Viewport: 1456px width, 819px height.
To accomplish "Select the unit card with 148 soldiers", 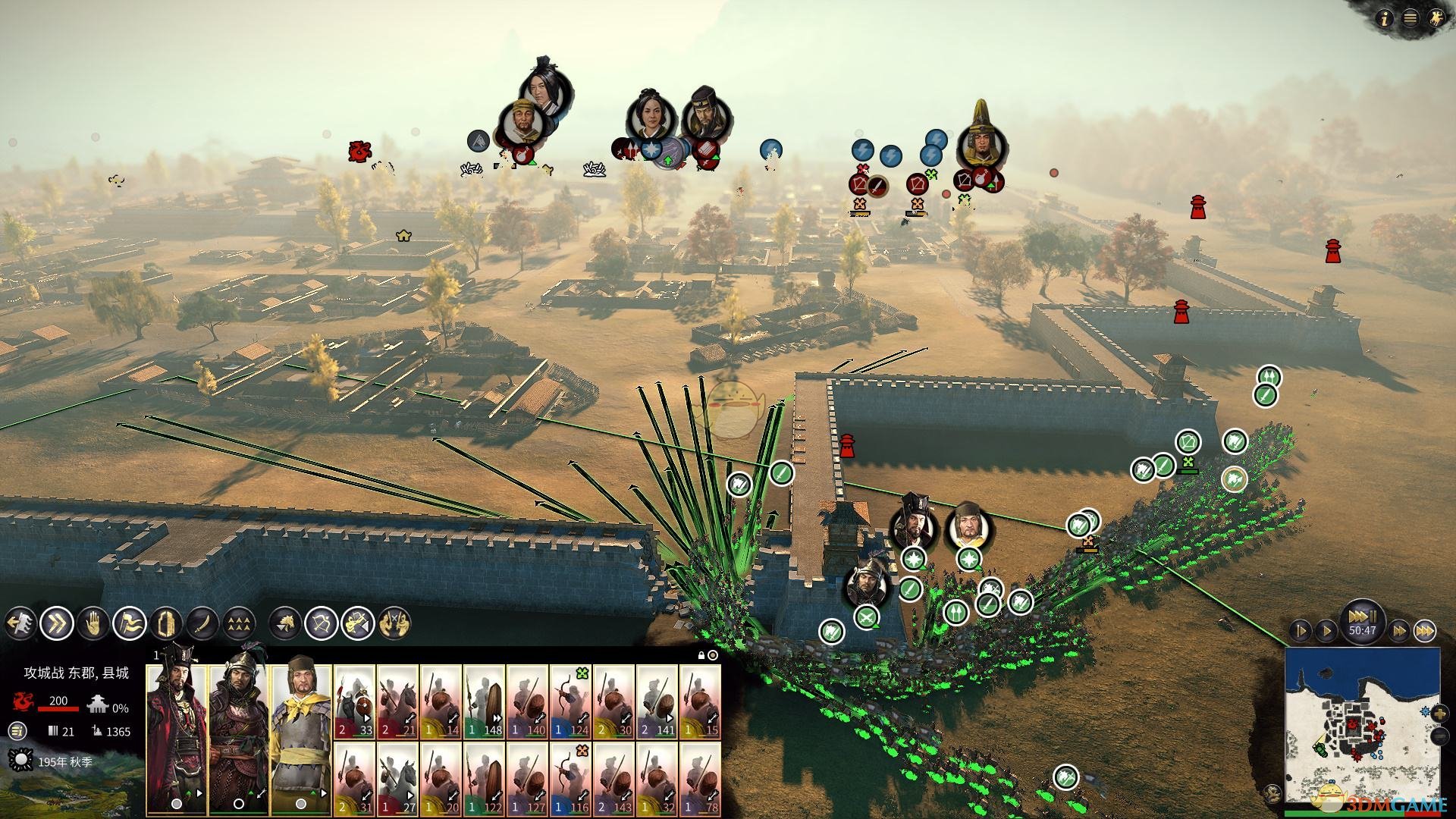I will click(485, 703).
